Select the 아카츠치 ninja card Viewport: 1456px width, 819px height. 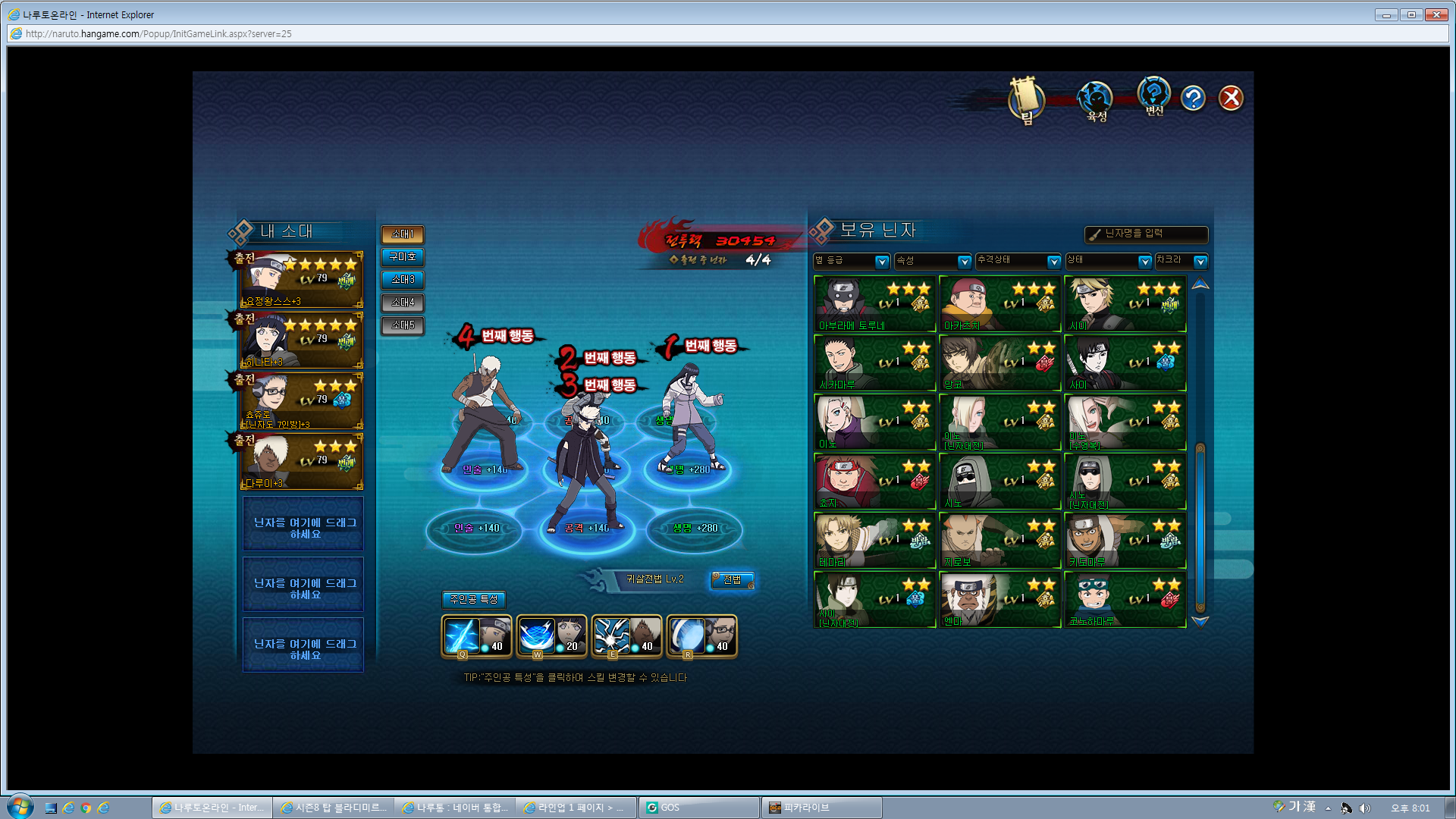pos(999,304)
